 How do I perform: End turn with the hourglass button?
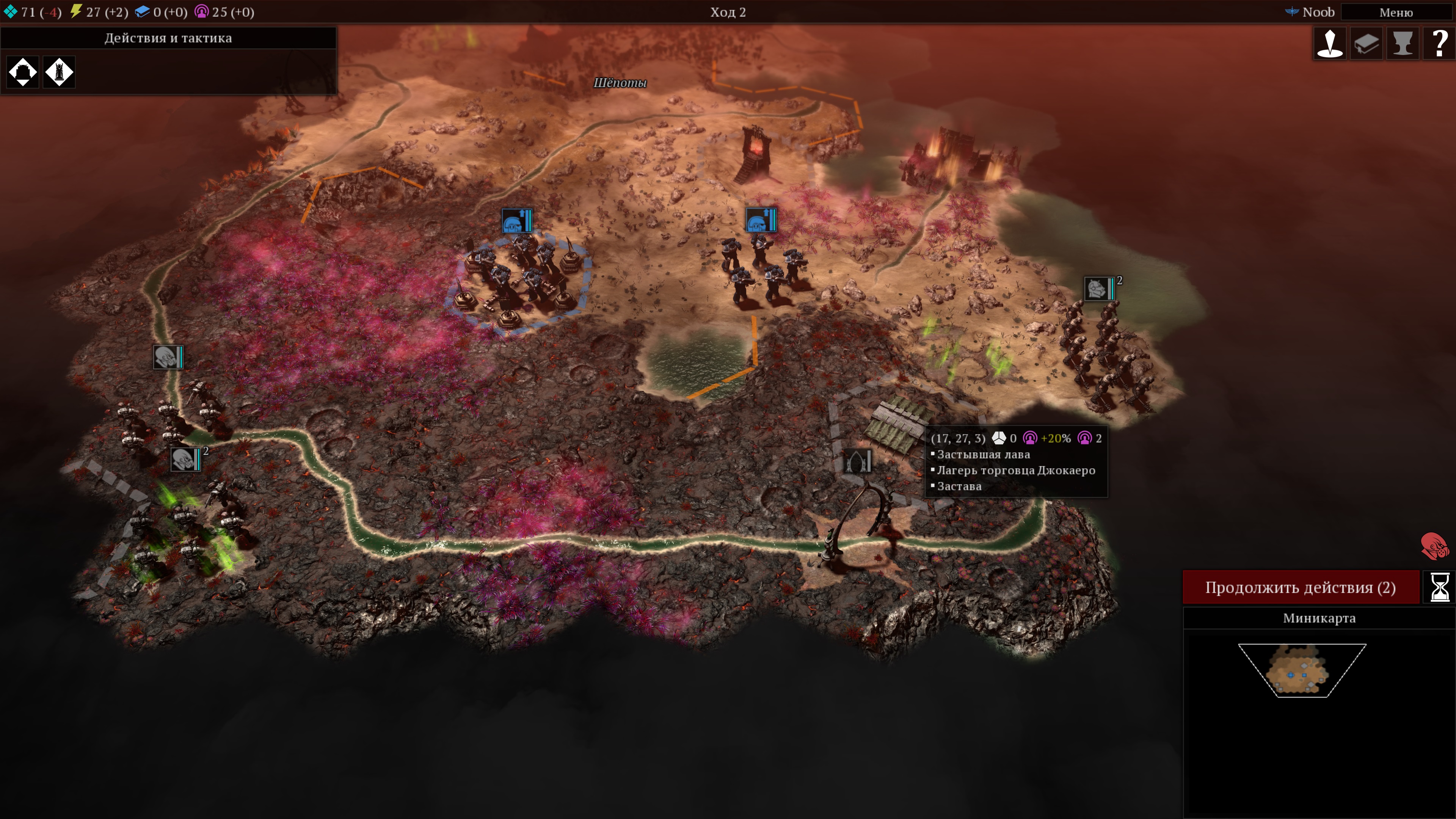1439,587
